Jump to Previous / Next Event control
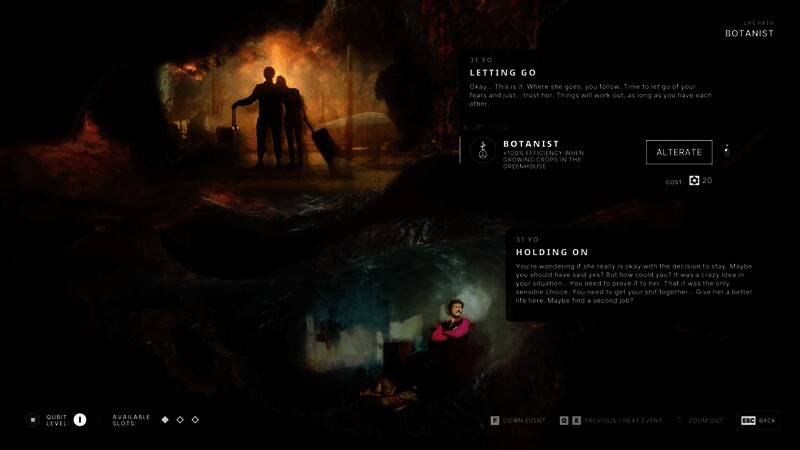This screenshot has width=800, height=450. pos(610,420)
